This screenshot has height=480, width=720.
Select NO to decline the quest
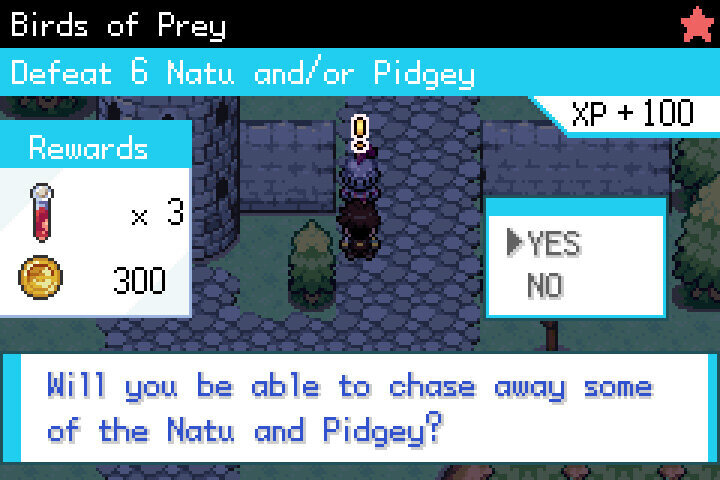[546, 287]
